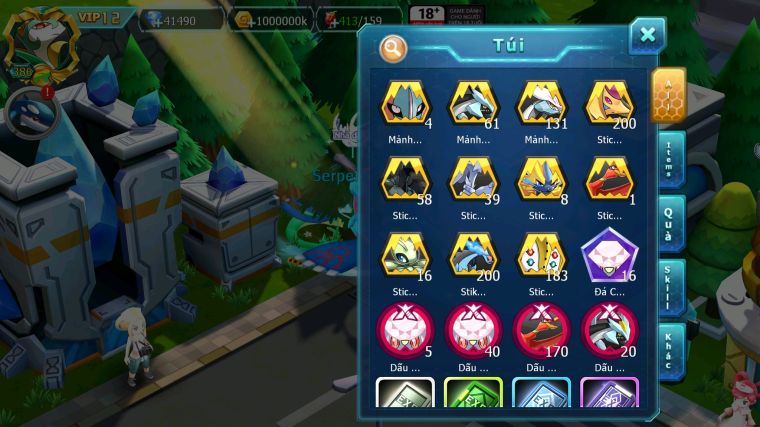Choose the Mảnh item with count 61
The image size is (760, 427).
[473, 104]
